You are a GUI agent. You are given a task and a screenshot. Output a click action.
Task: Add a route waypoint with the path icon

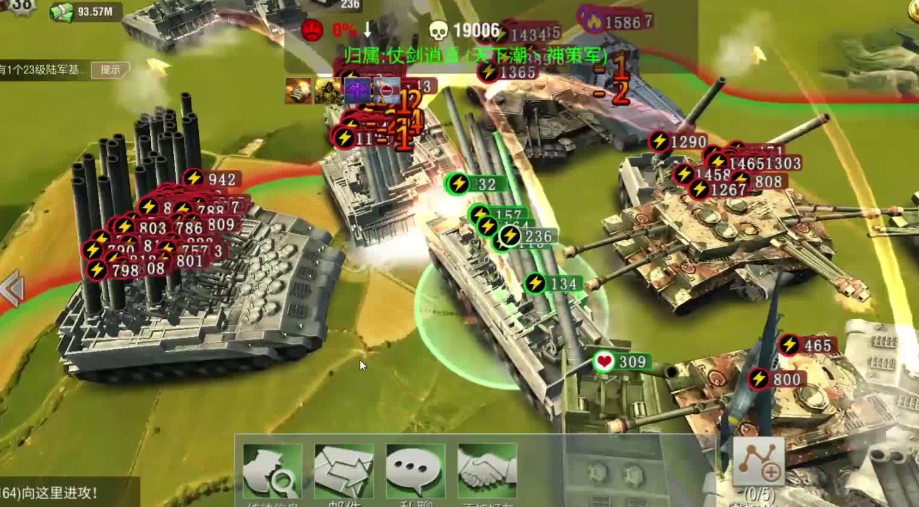(758, 462)
